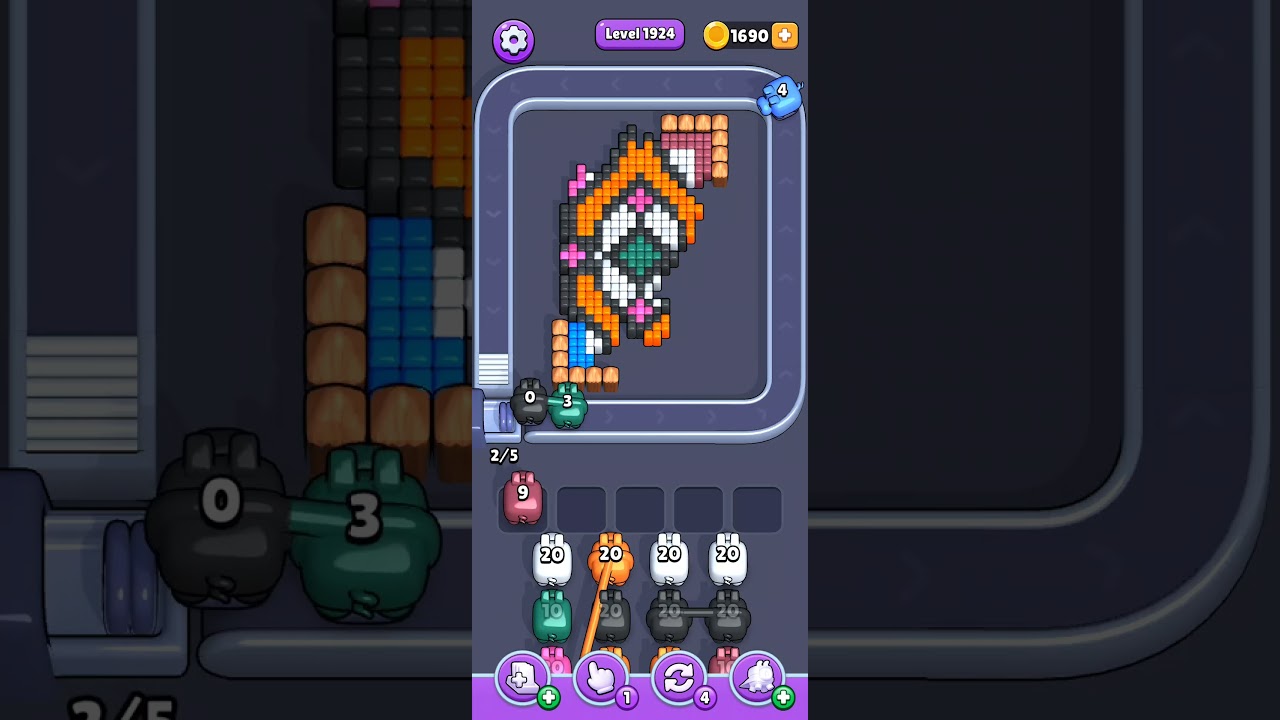Tap the green plus beside the rocket booster
The width and height of the screenshot is (1280, 720).
(x=785, y=697)
